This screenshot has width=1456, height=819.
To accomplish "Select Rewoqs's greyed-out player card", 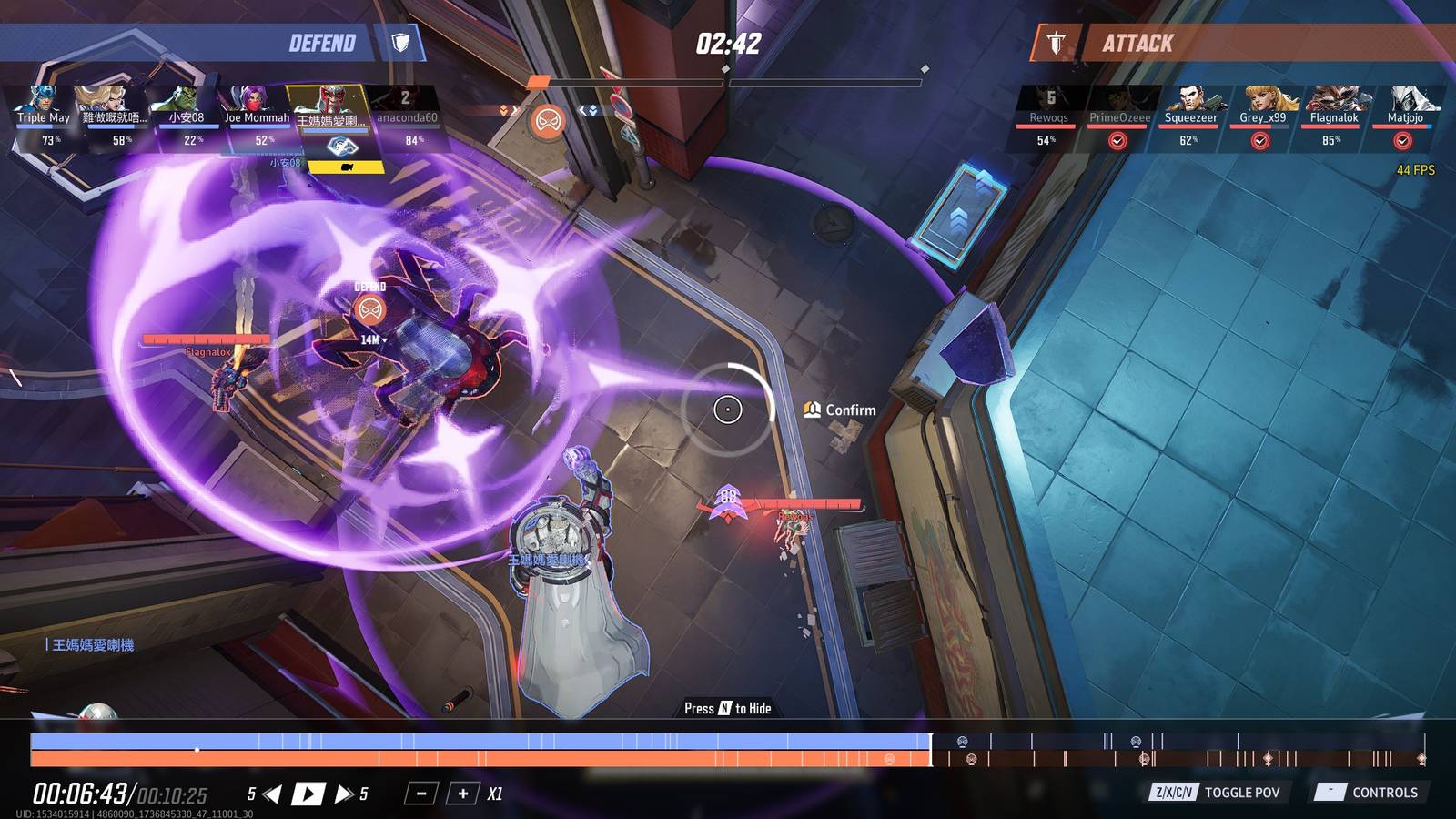I will click(1048, 106).
